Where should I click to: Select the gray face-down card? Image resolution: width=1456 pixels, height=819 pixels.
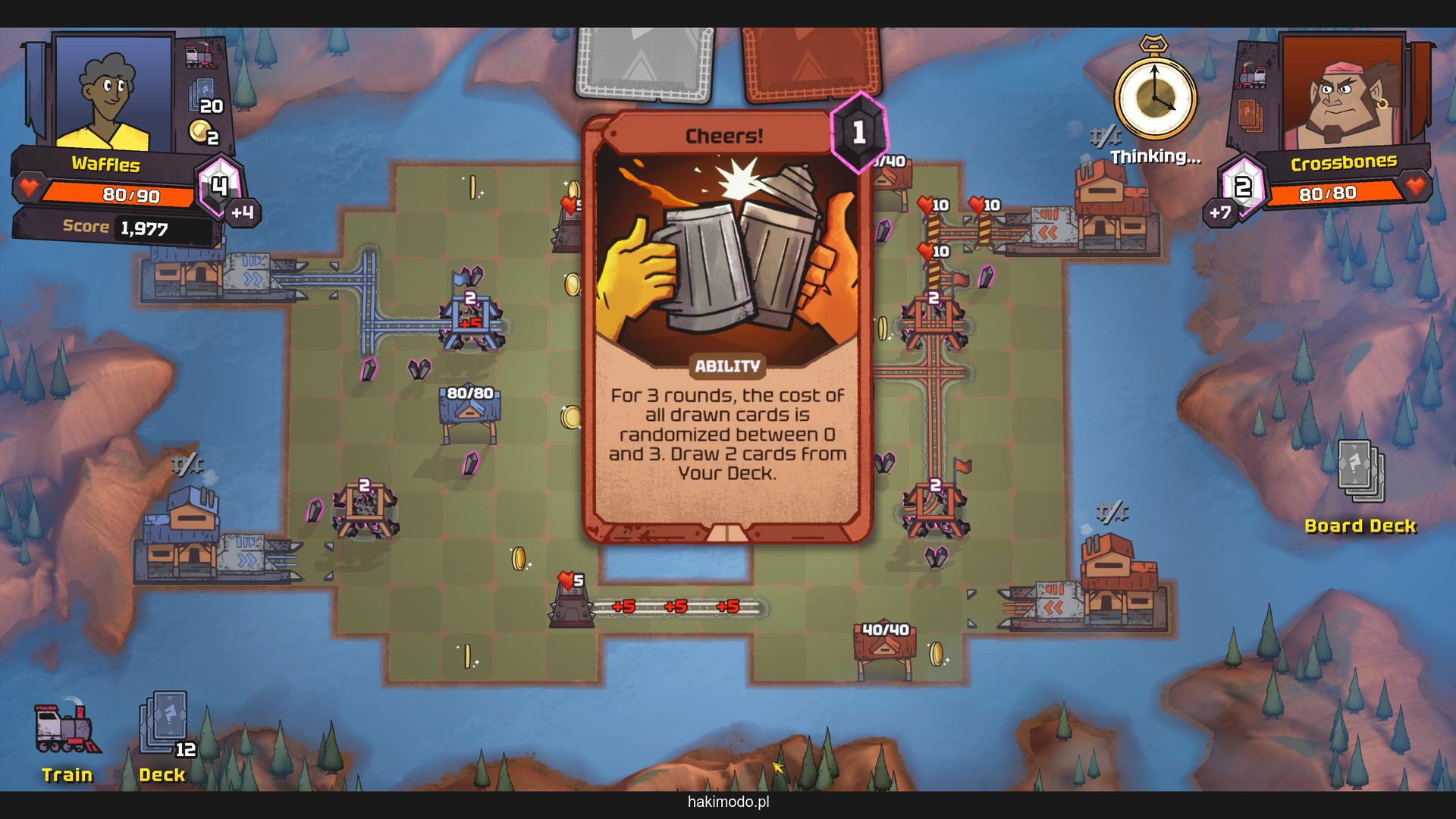[645, 62]
